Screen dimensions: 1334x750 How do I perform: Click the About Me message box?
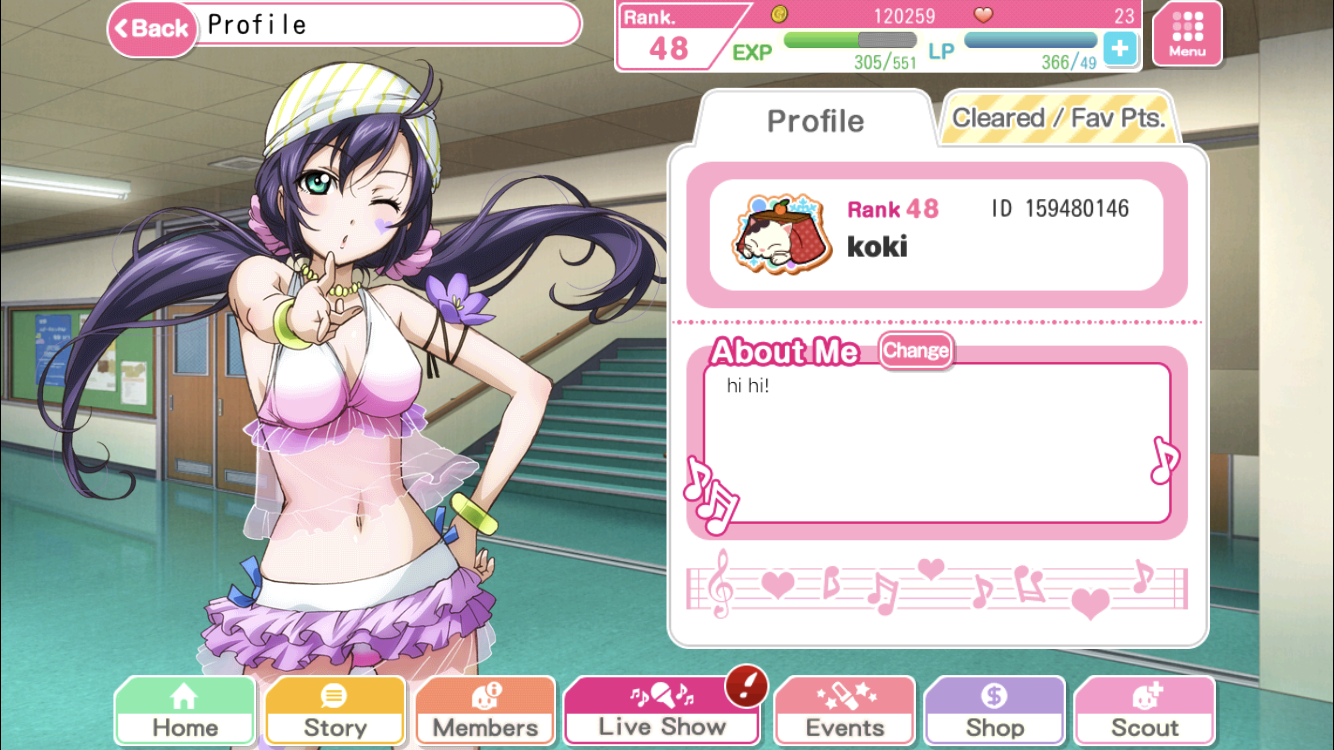click(936, 443)
